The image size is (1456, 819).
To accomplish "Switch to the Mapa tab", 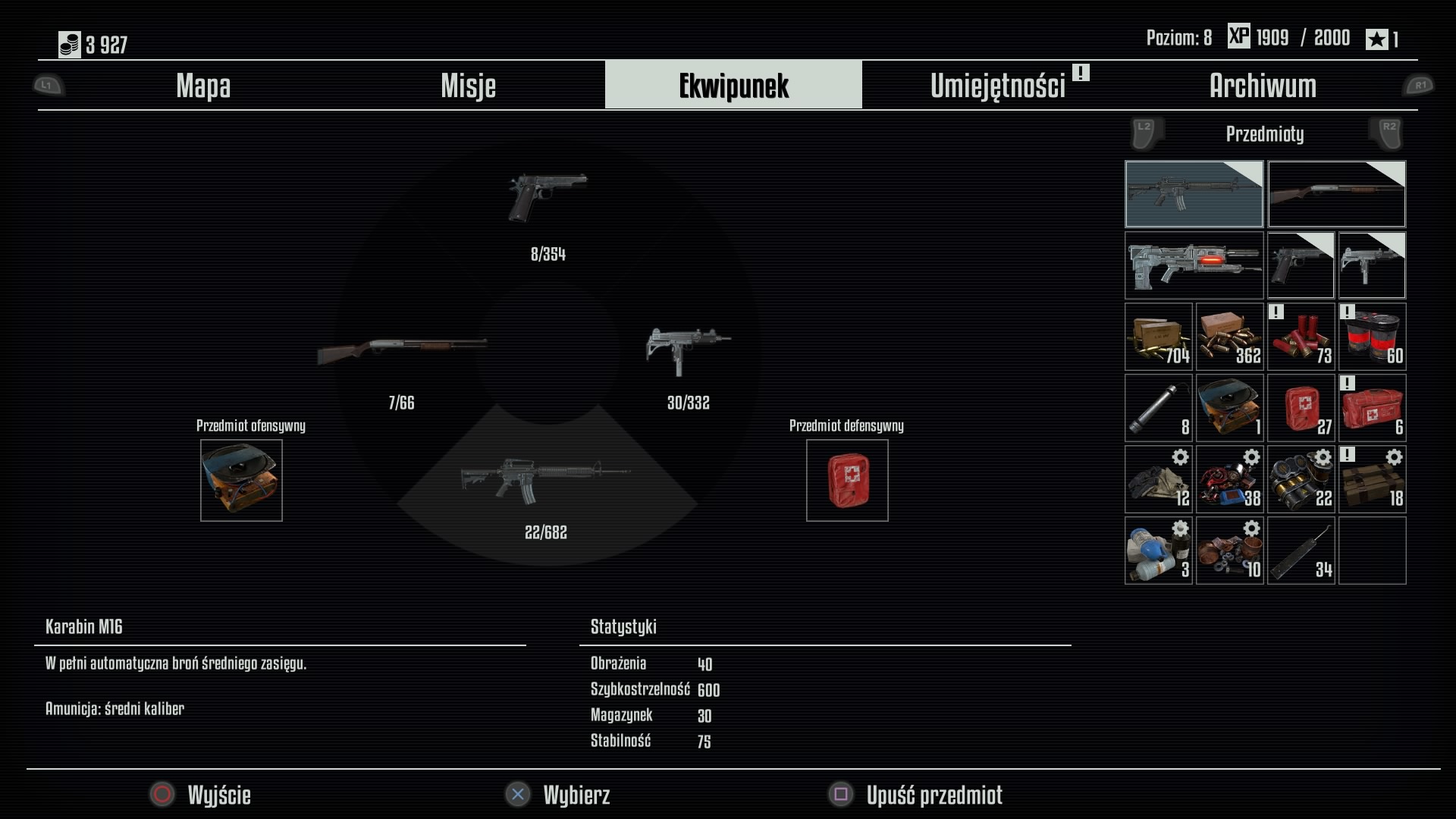I will coord(203,86).
